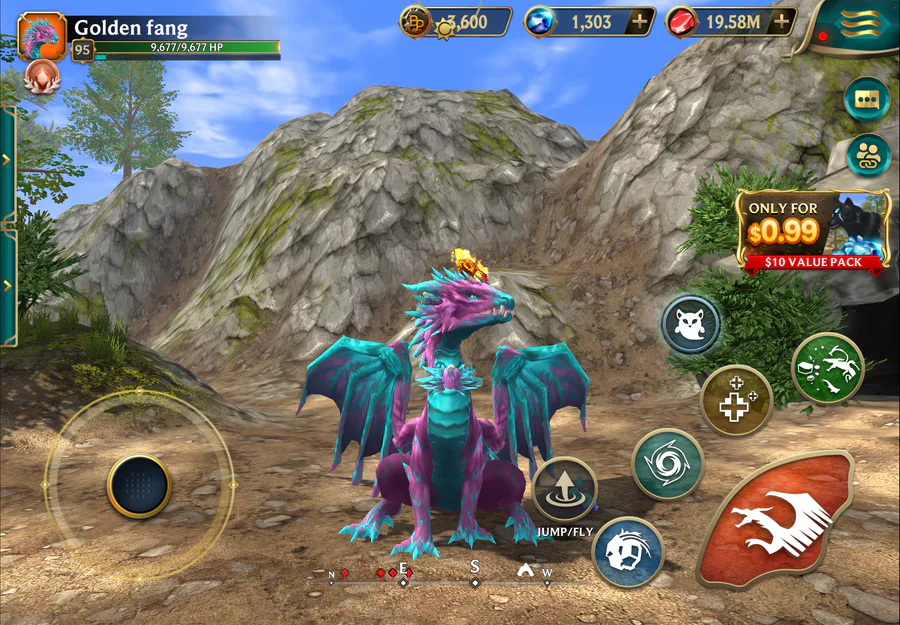Viewport: 900px width, 625px height.
Task: Add more blue gems with plus
Action: [640, 21]
